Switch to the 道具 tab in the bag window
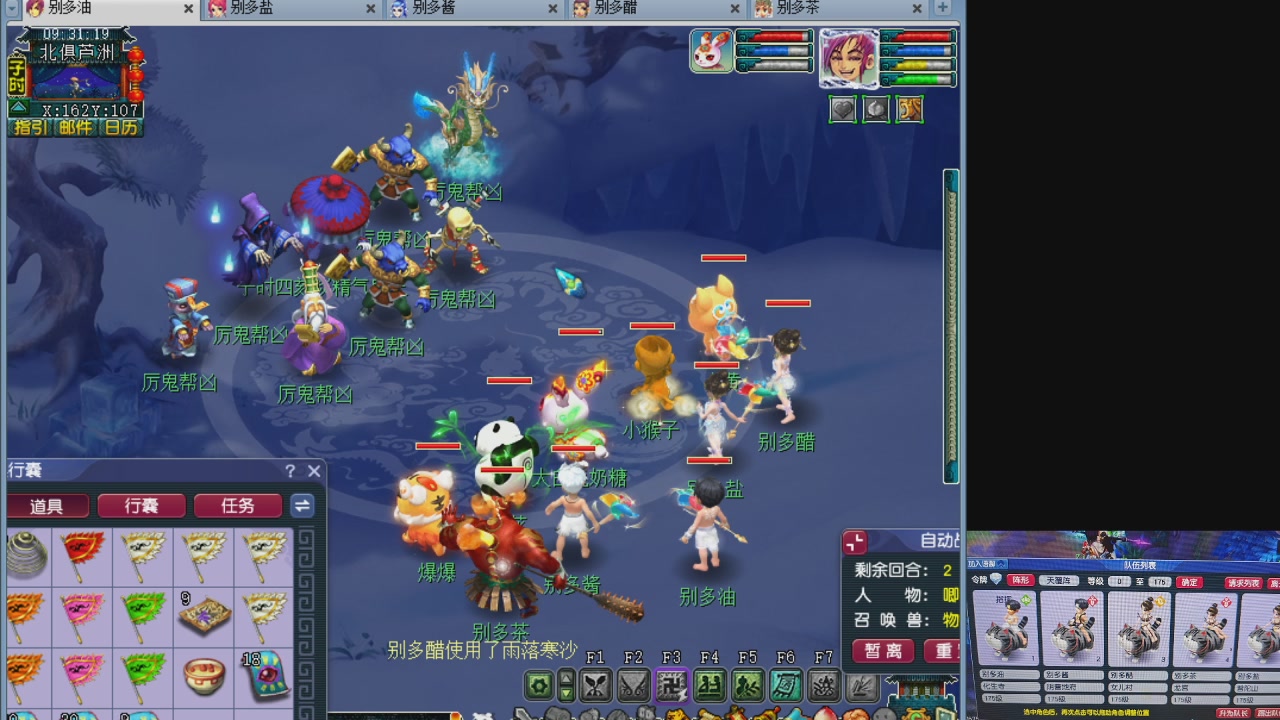 48,506
